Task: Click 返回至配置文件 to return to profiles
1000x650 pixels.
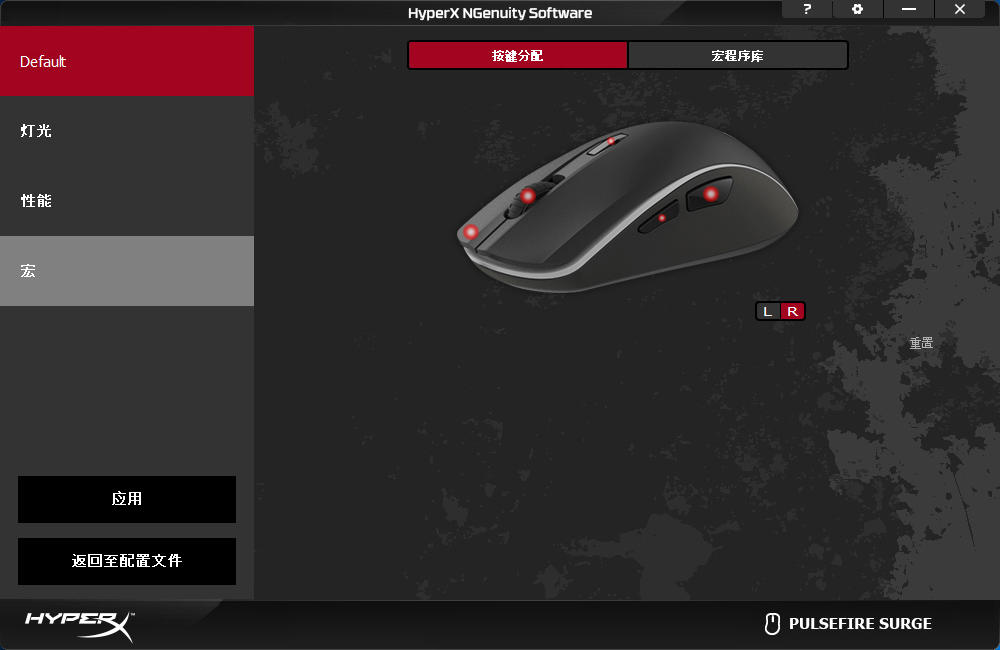Action: point(127,561)
